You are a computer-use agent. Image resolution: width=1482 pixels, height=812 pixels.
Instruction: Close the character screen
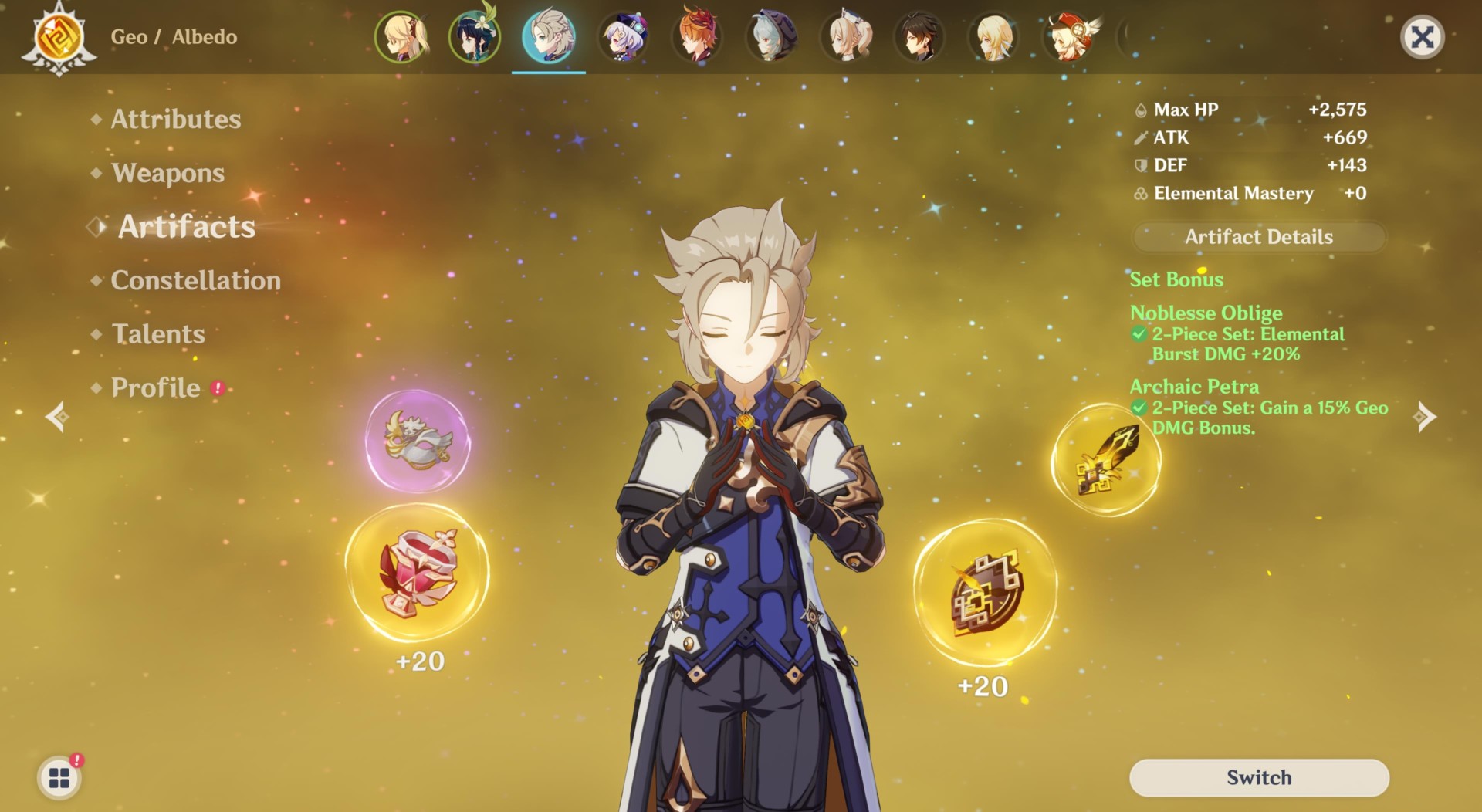tap(1422, 37)
